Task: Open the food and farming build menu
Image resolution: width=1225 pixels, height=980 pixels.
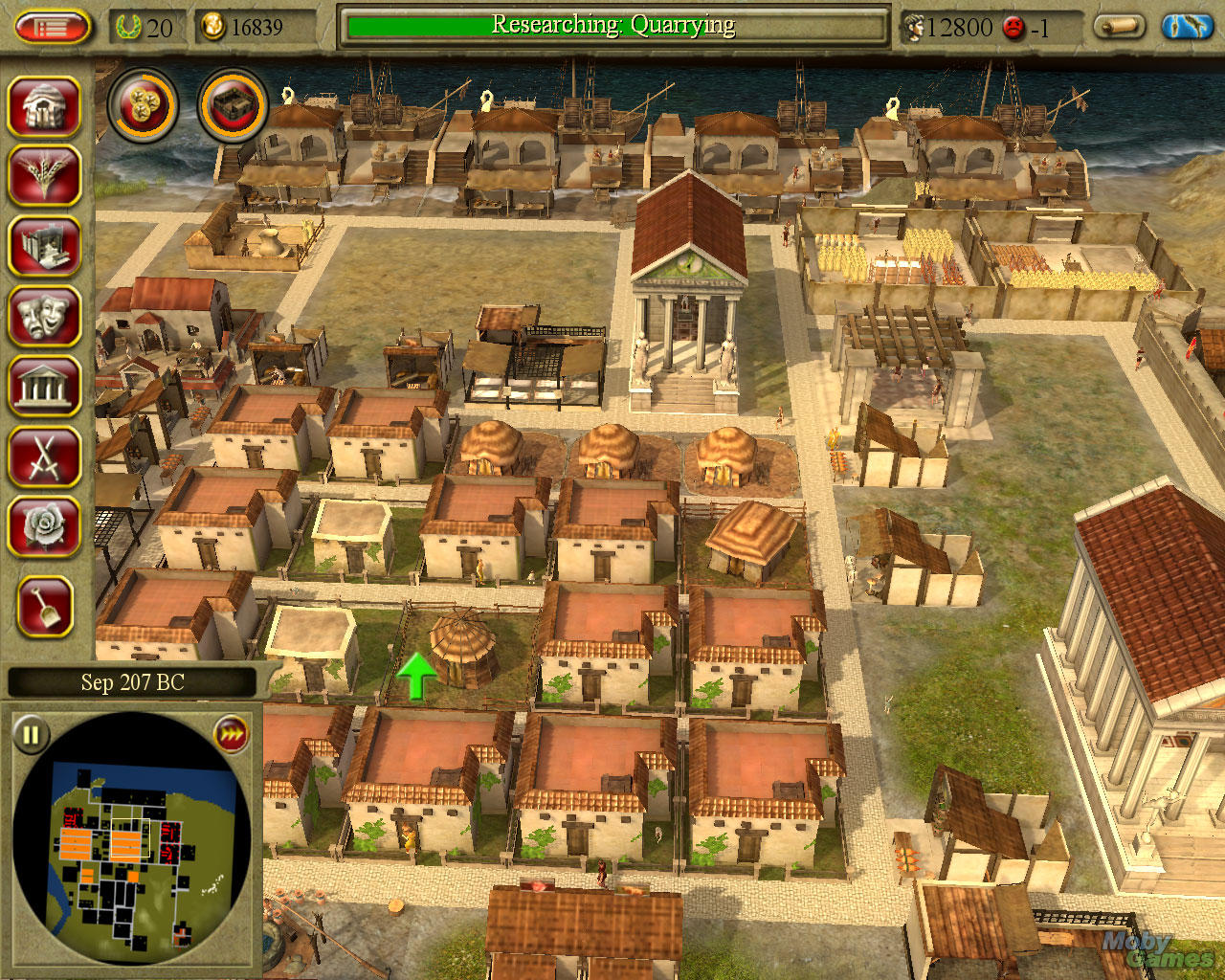Action: tap(45, 177)
